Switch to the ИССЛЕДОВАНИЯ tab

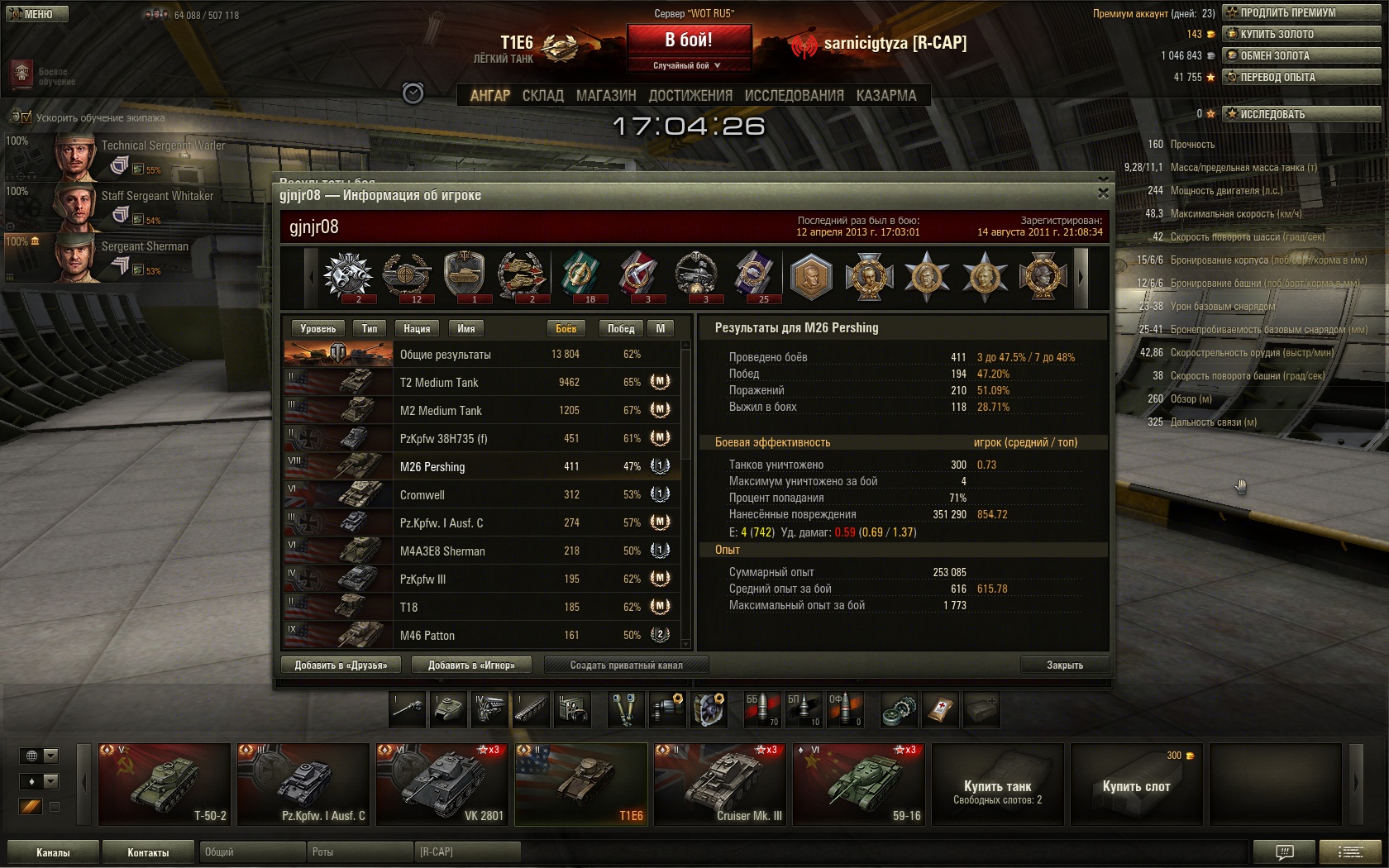point(794,96)
